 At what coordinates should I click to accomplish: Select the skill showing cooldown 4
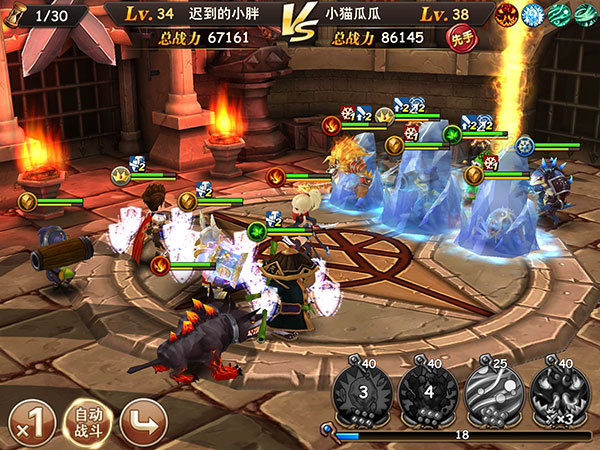[429, 391]
